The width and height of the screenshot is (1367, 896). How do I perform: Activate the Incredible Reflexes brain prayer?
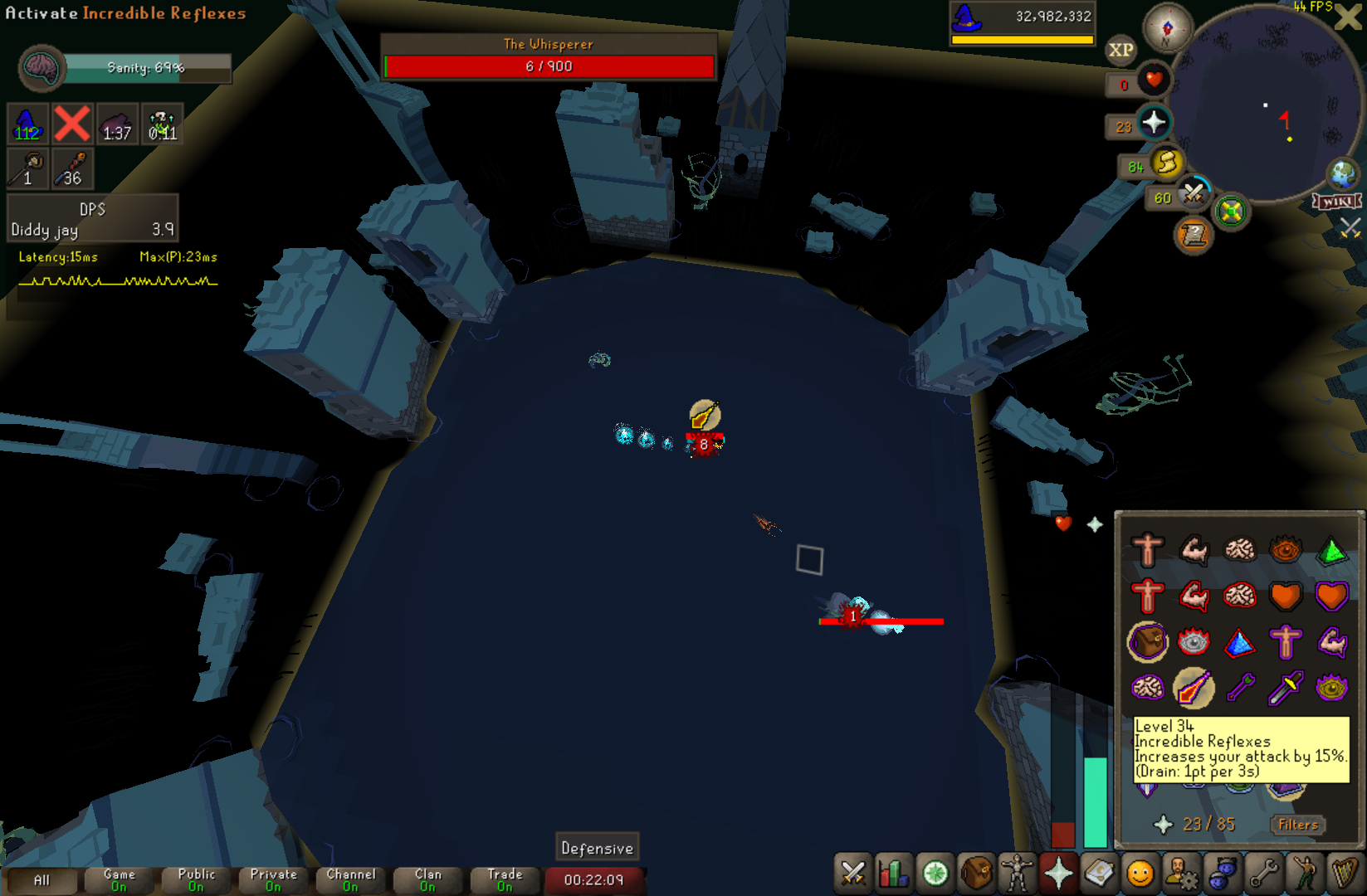[x=1149, y=688]
